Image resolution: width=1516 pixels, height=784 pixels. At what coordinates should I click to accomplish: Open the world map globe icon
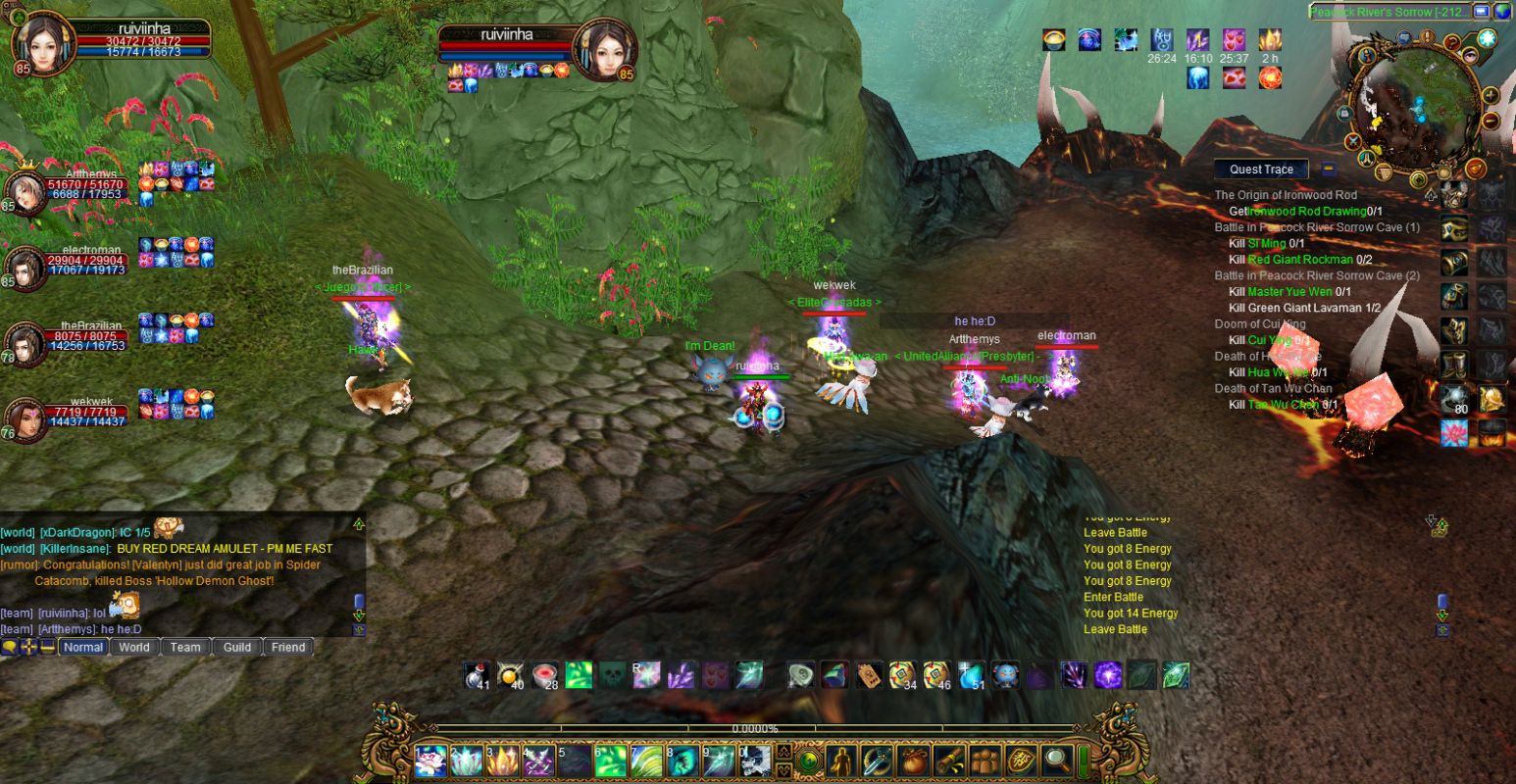coord(1502,12)
